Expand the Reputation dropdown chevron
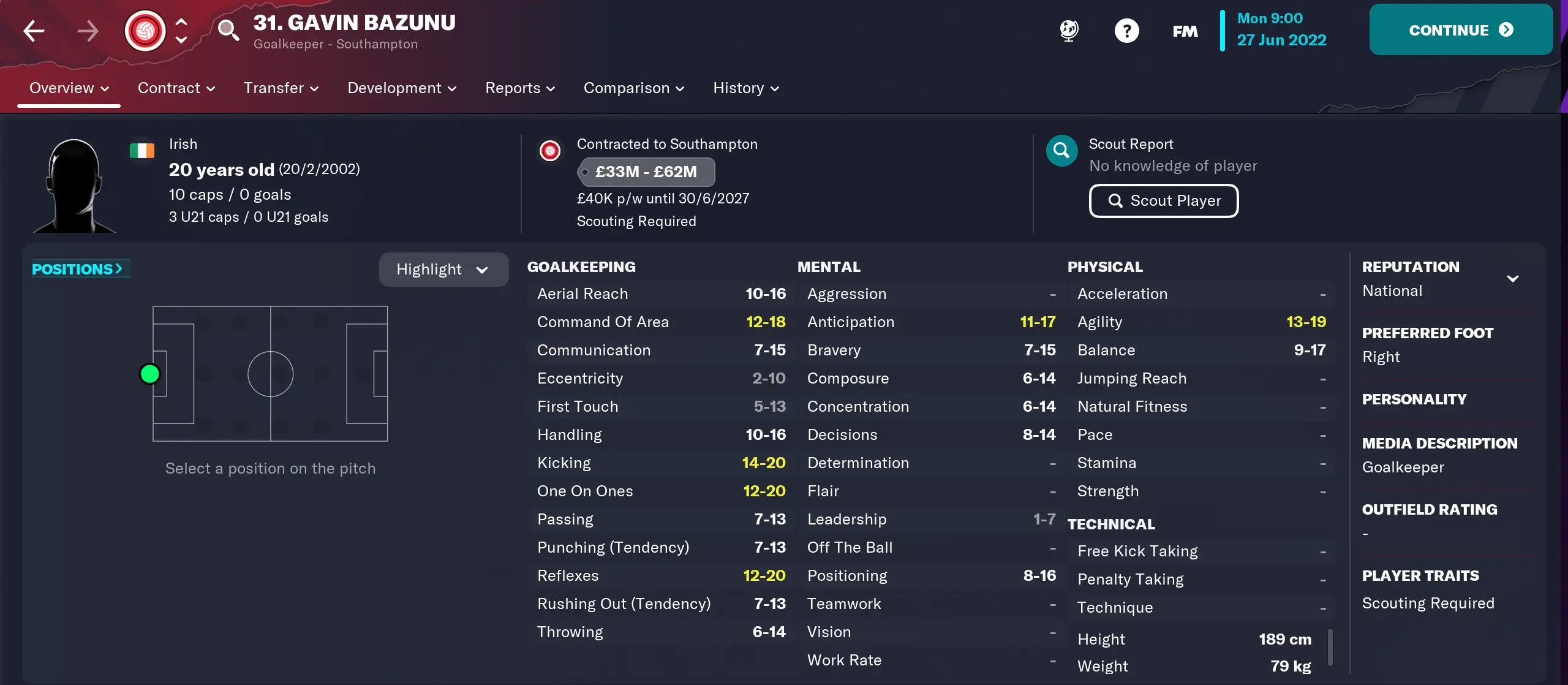 (1513, 278)
